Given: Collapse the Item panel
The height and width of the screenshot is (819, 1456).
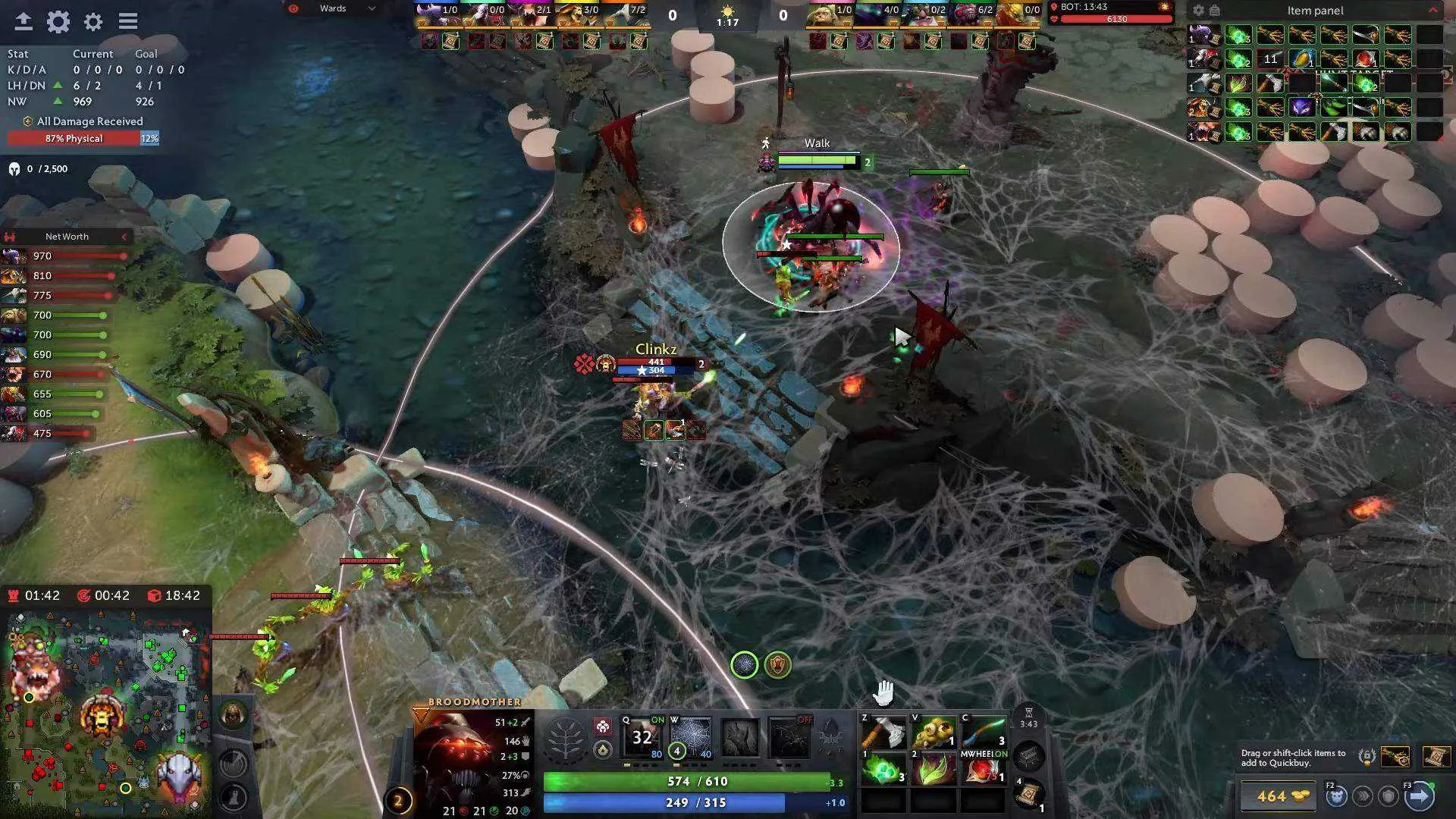Looking at the screenshot, I should coord(1432,10).
